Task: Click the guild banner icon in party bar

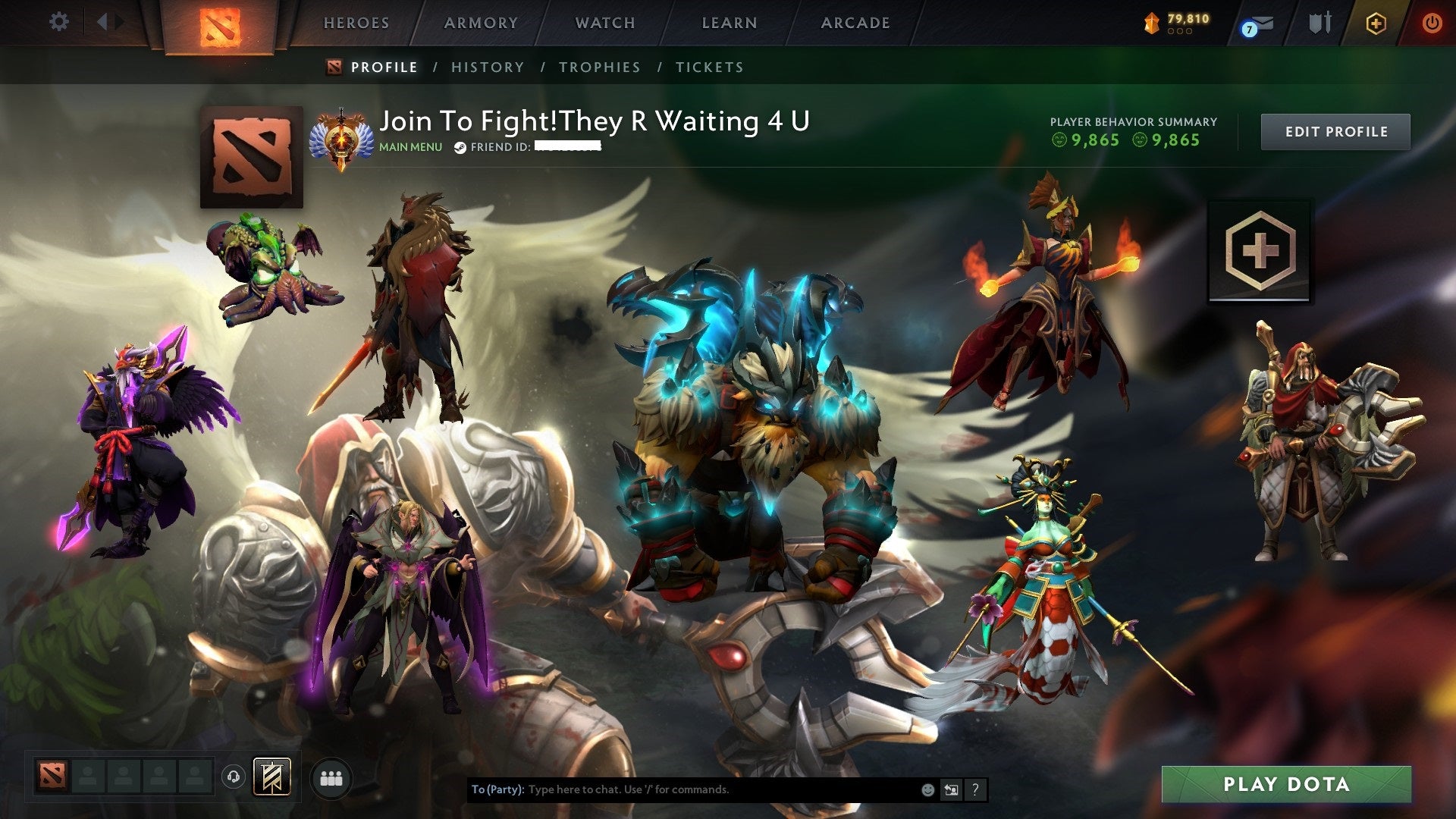Action: click(271, 777)
